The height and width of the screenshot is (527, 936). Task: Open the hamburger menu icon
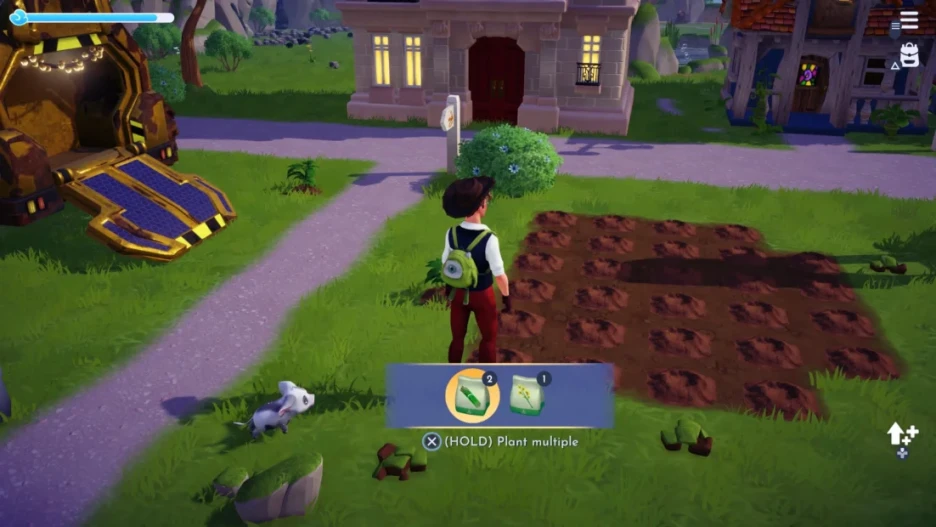908,20
